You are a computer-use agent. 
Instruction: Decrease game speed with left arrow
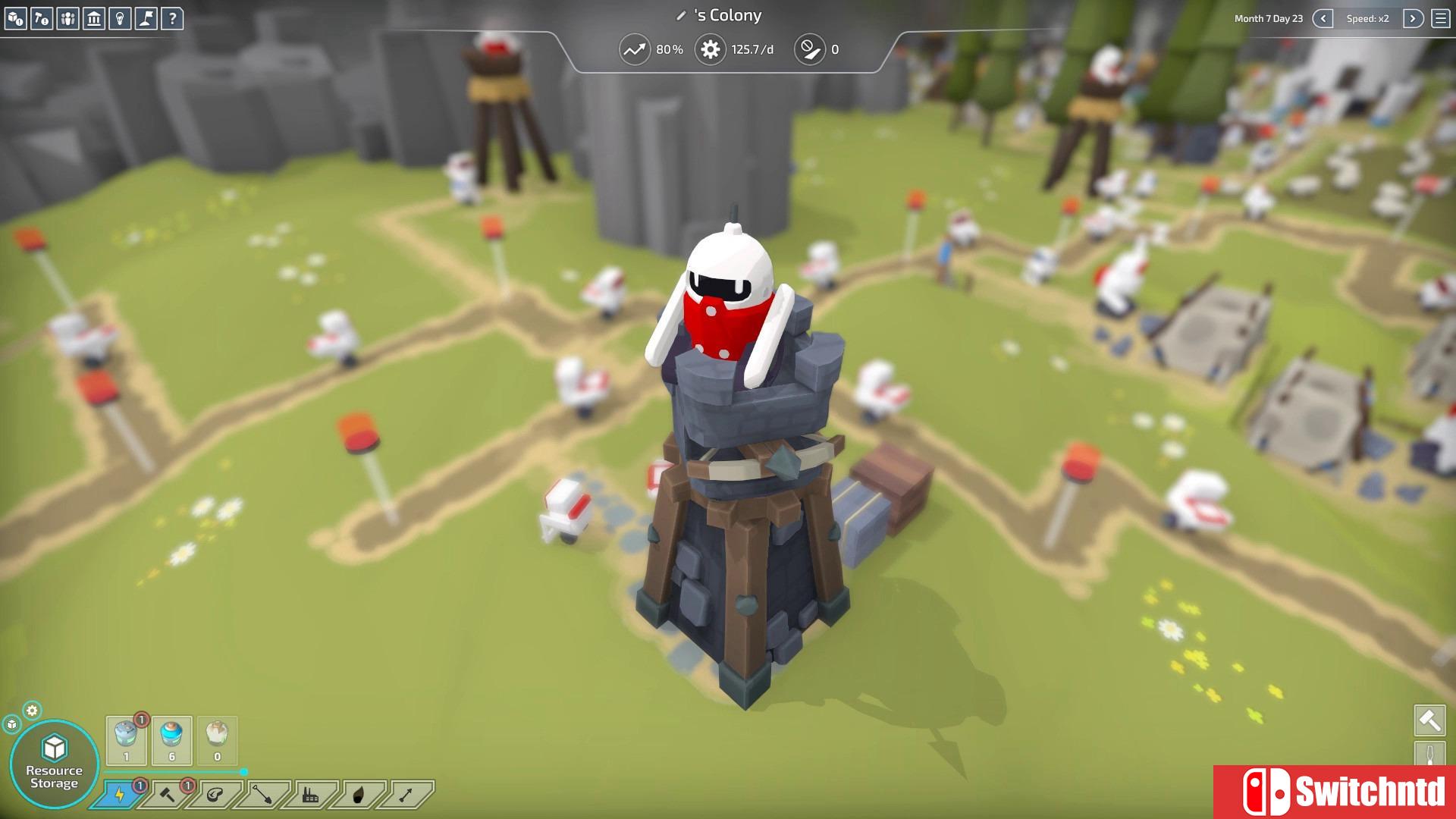click(x=1322, y=18)
